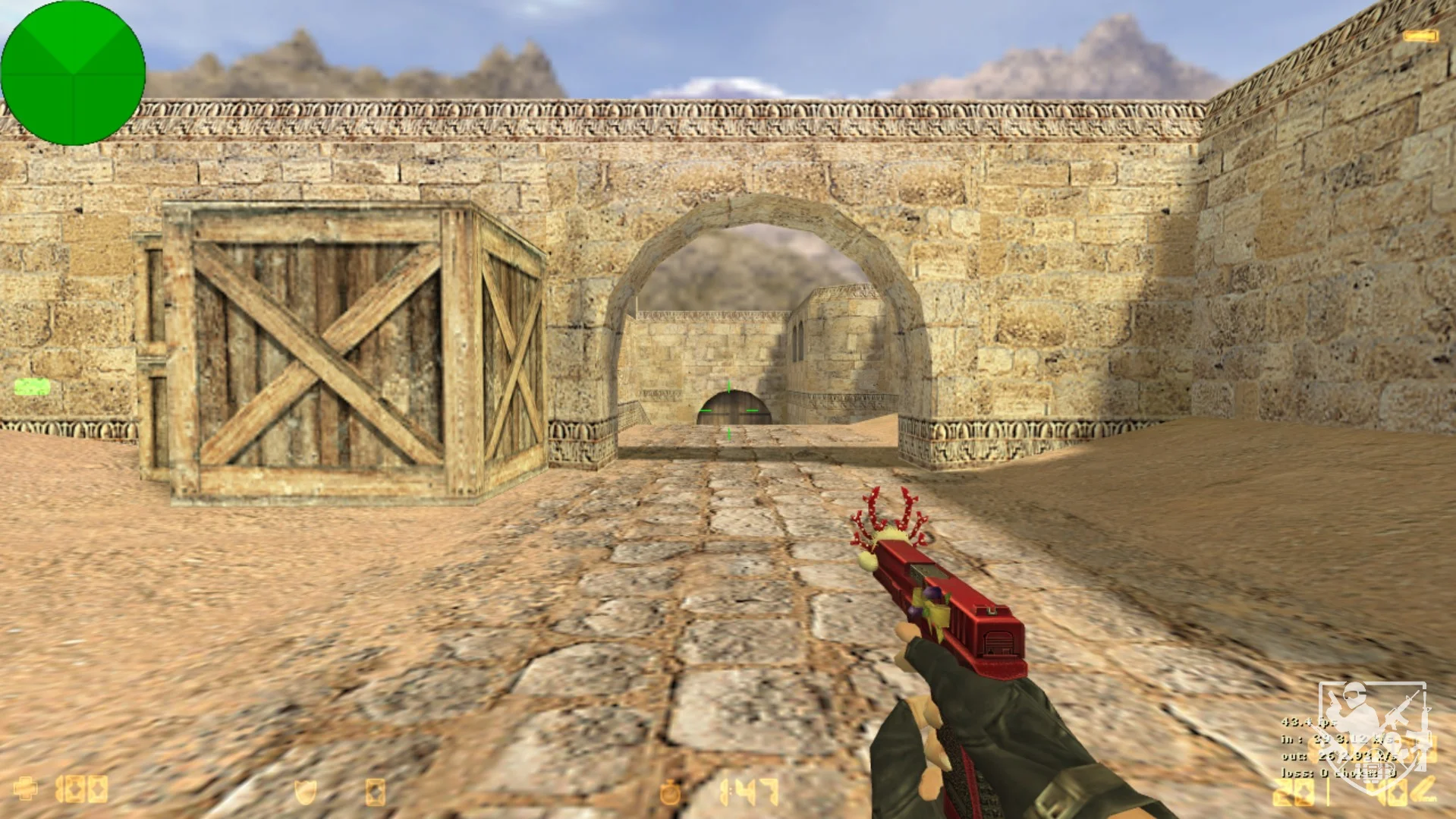Image resolution: width=1456 pixels, height=819 pixels.
Task: Click the green circular radar
Action: tap(73, 73)
